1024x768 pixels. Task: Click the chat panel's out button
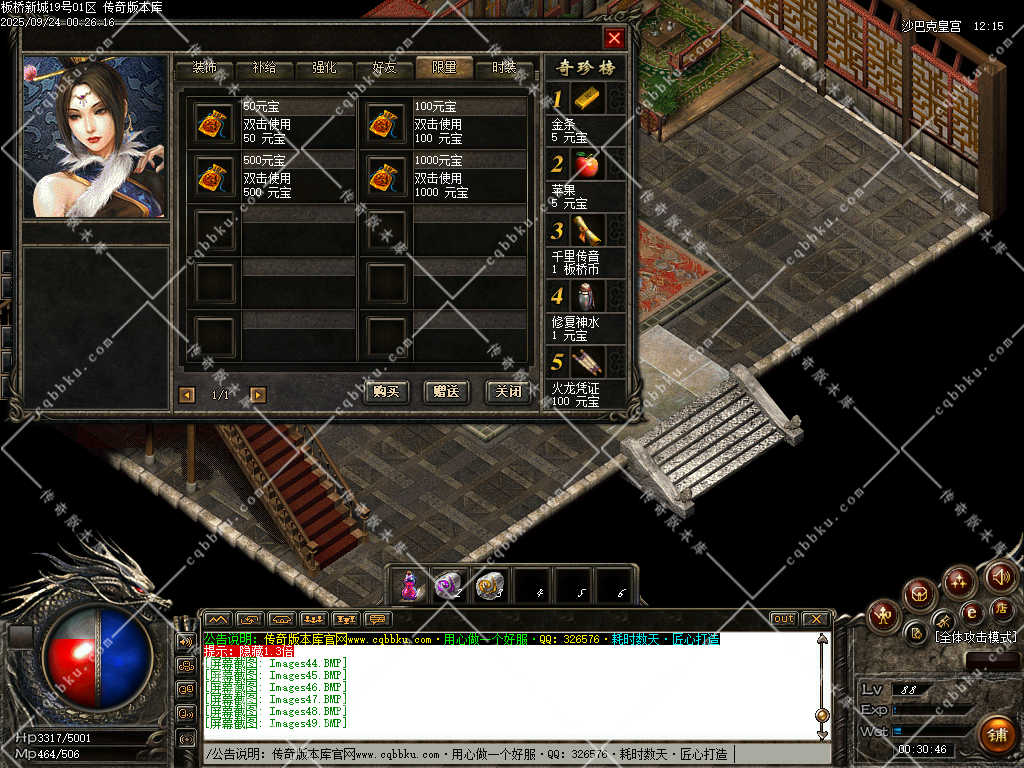pyautogui.click(x=784, y=619)
